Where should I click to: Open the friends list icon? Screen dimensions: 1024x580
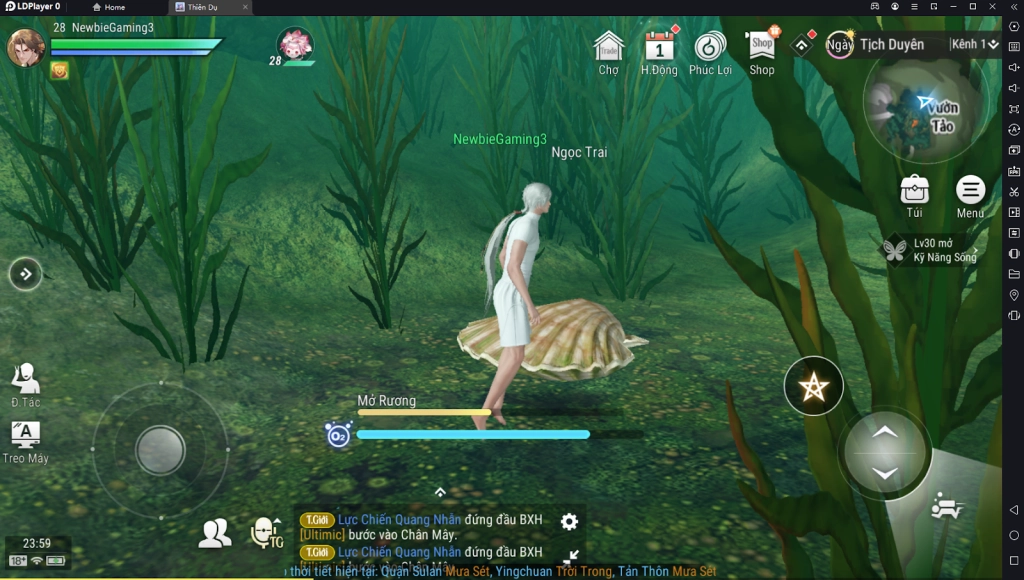point(214,534)
